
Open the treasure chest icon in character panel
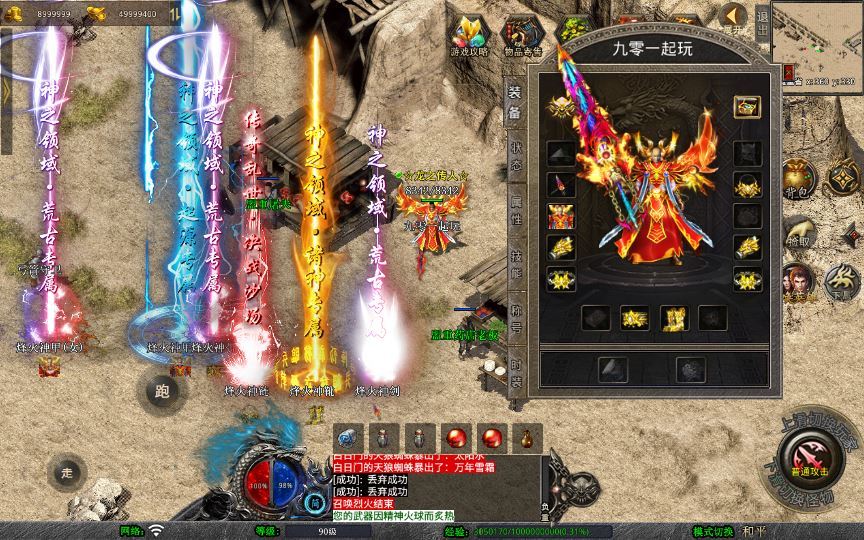point(746,106)
